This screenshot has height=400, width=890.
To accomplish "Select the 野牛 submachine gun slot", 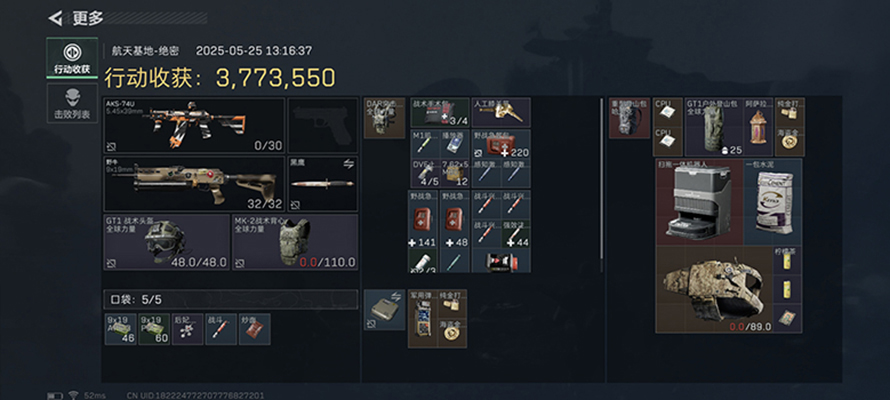I will 194,183.
